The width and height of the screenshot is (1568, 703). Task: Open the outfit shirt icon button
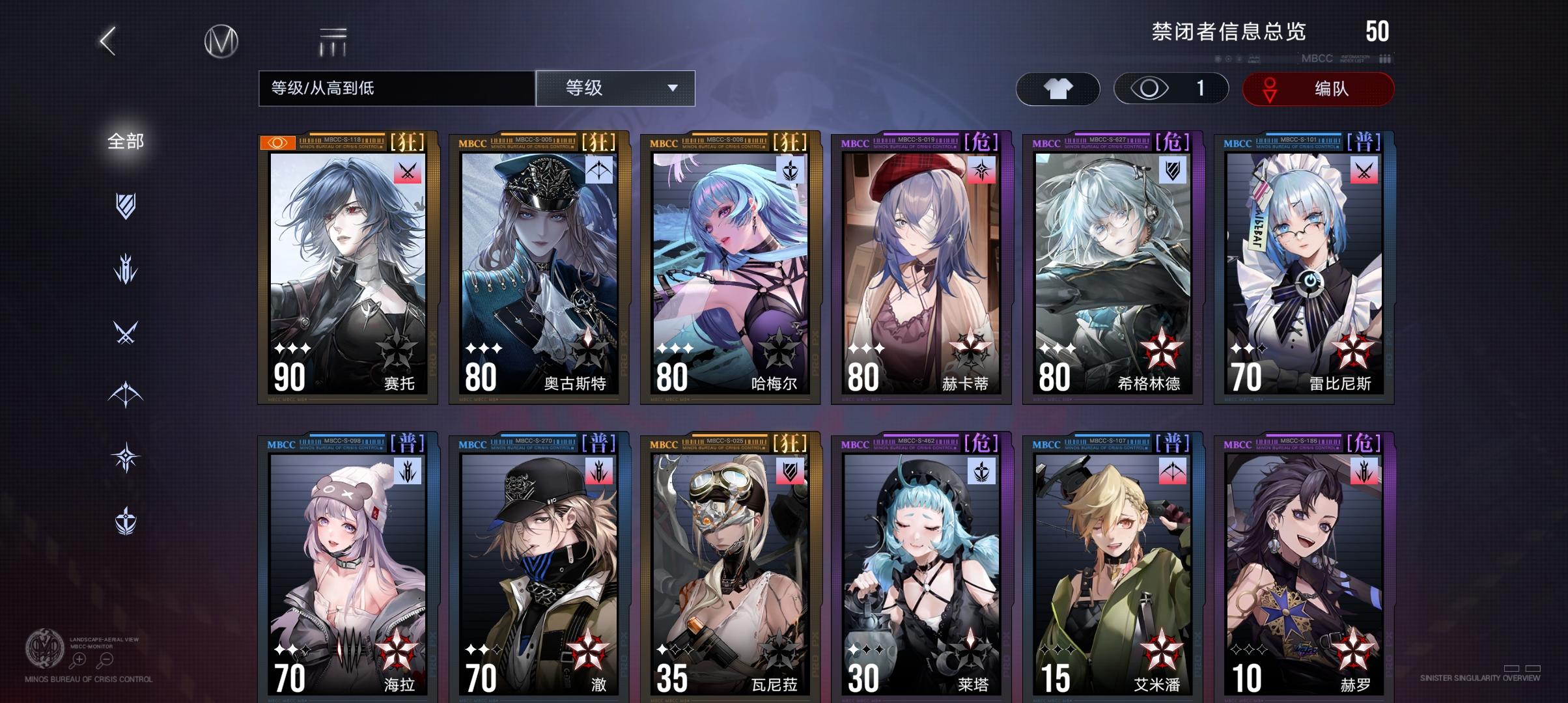(1058, 89)
